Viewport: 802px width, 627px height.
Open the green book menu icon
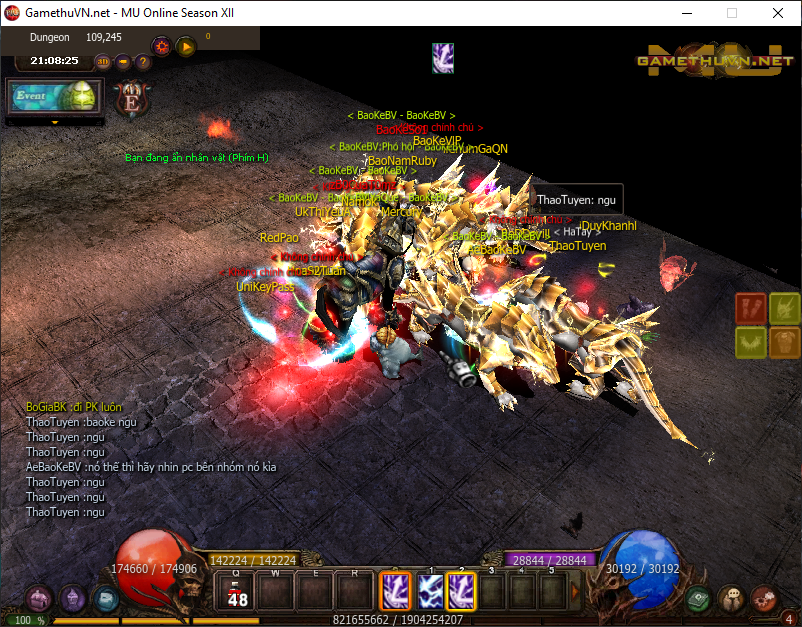[x=700, y=599]
